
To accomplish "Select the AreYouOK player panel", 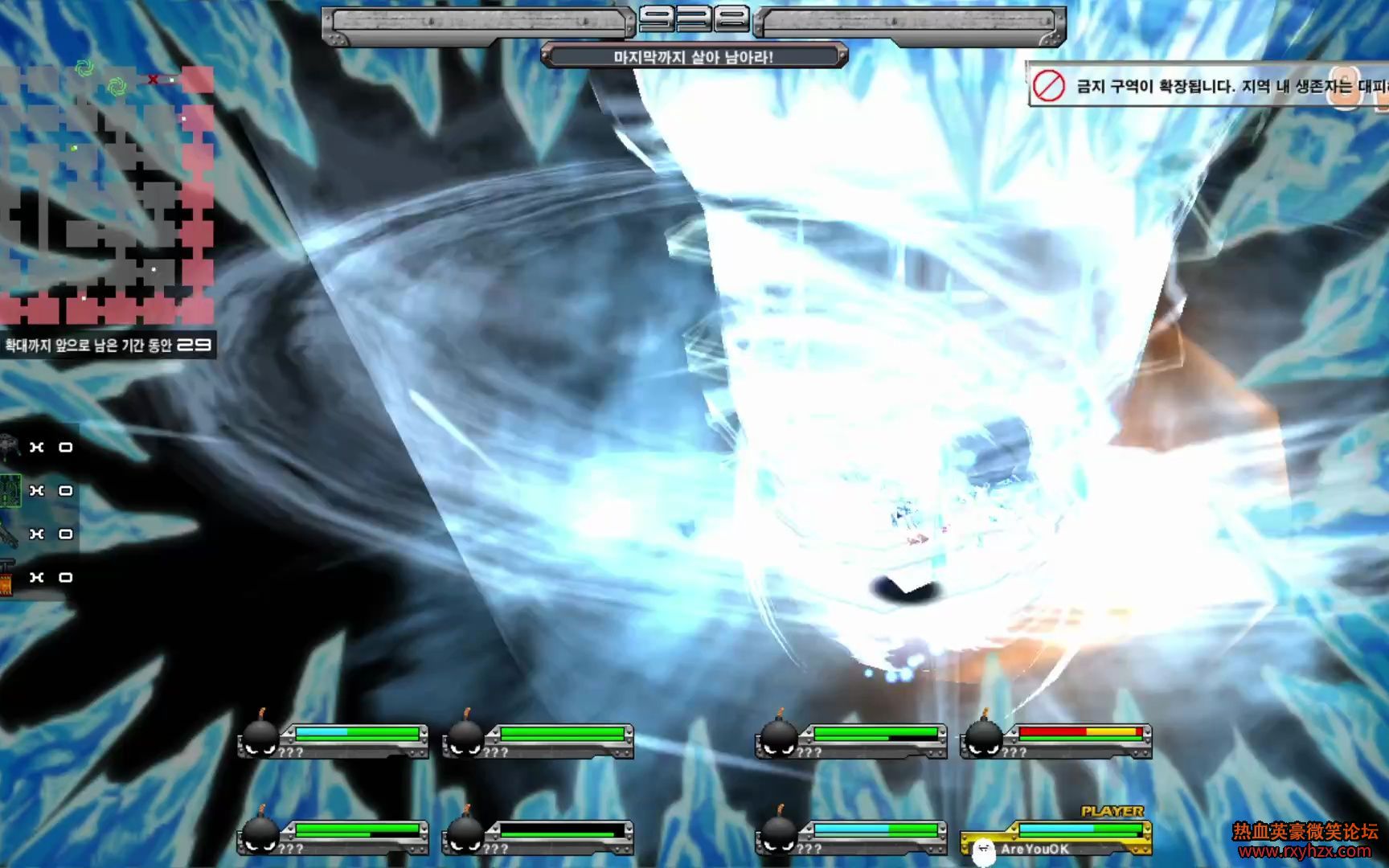I will click(1056, 837).
